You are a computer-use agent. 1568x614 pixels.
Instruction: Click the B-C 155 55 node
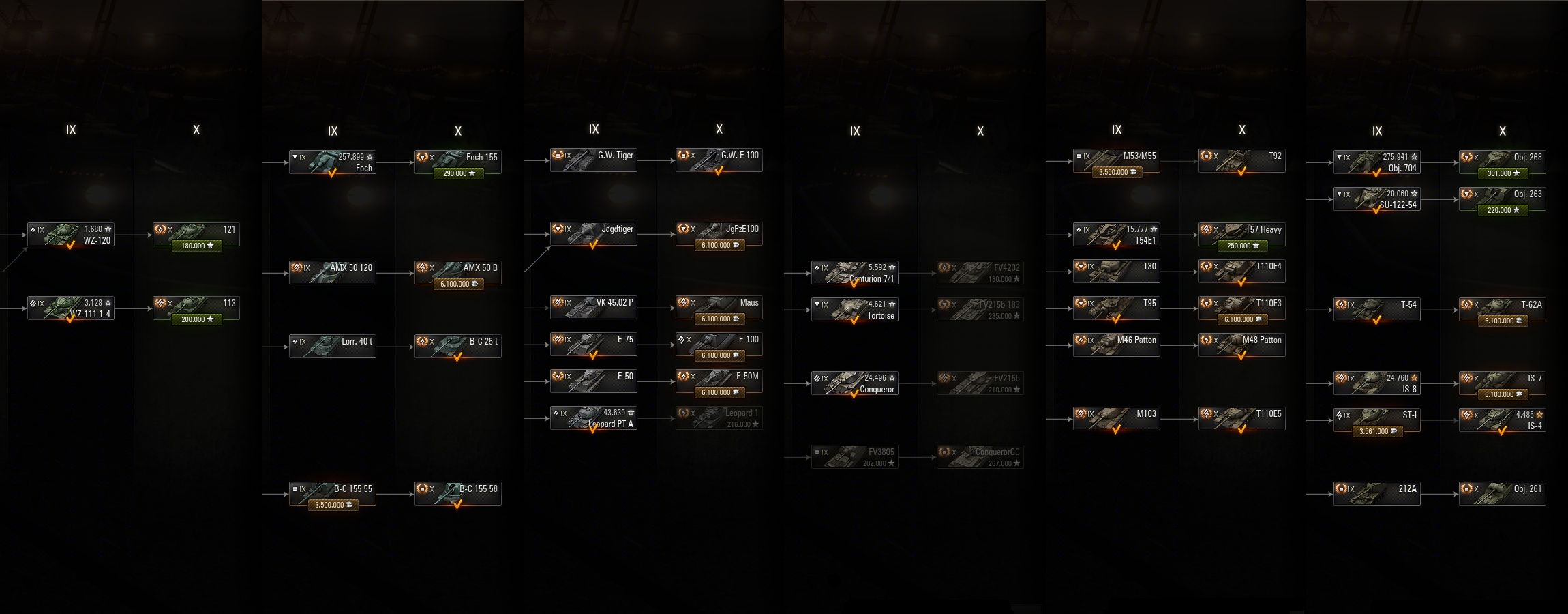point(333,494)
